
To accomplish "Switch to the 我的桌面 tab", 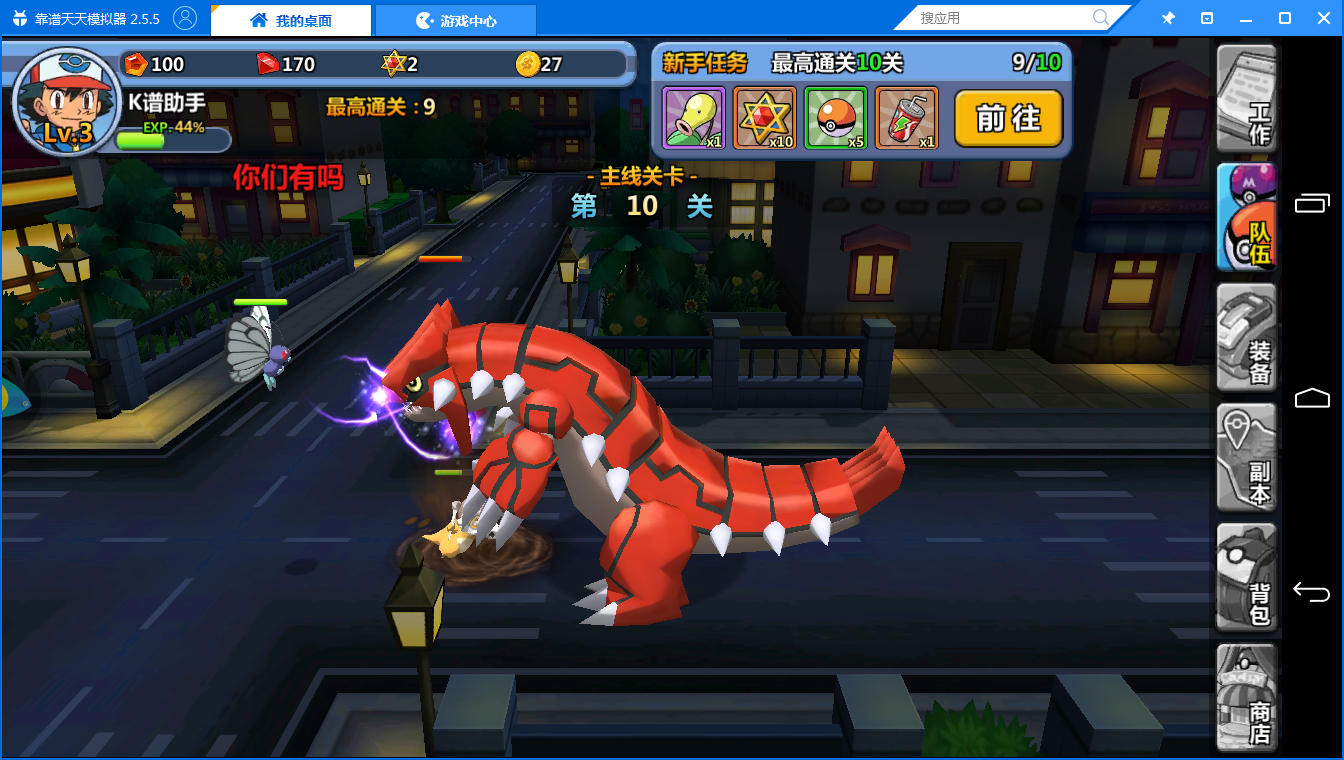I will 291,20.
